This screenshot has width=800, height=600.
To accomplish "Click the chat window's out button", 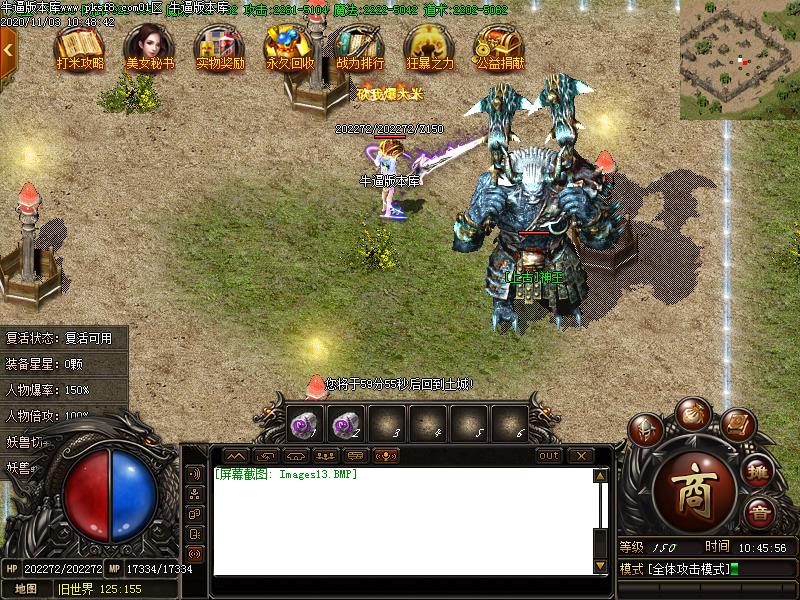I will click(549, 456).
